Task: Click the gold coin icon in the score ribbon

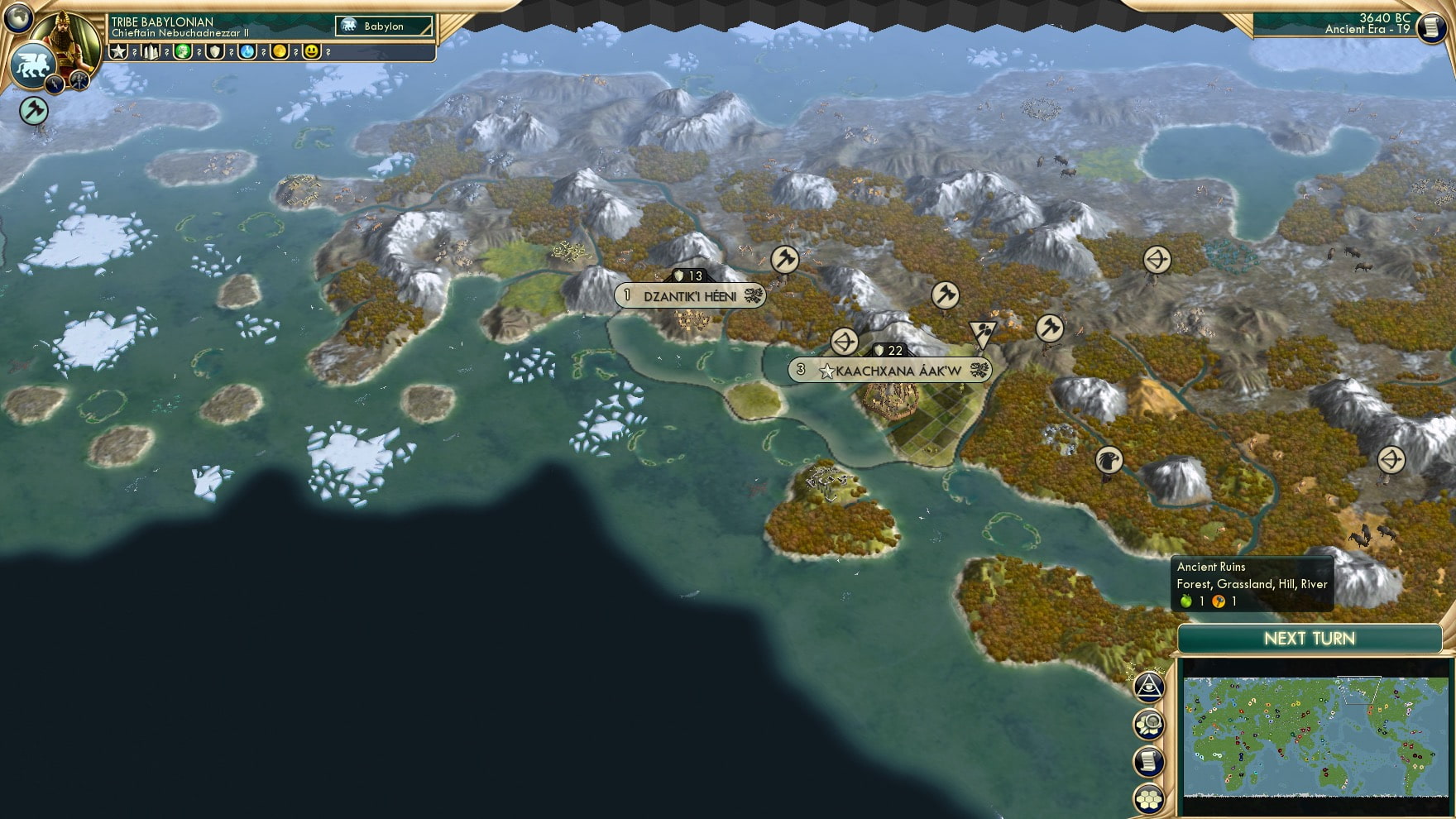Action: [x=280, y=51]
